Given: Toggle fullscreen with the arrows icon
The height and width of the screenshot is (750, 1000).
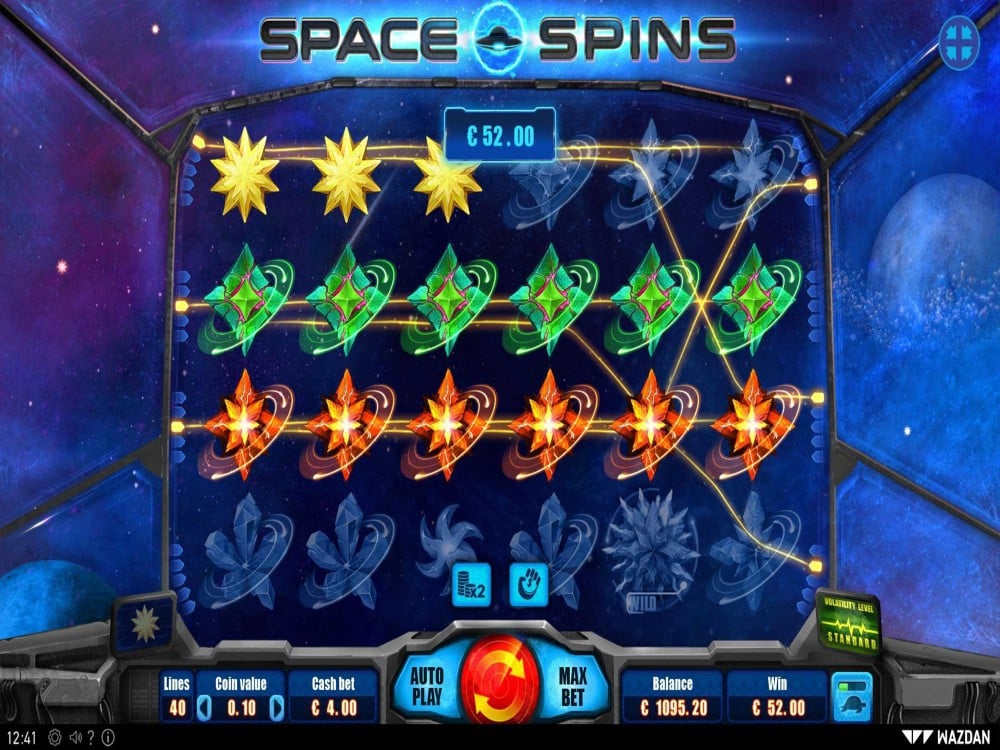Looking at the screenshot, I should pos(960,41).
